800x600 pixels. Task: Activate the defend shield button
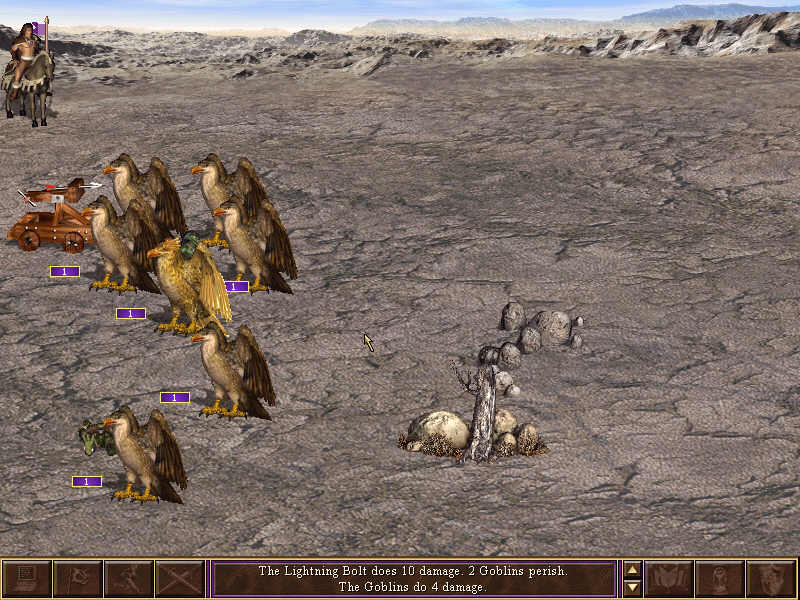[771, 579]
